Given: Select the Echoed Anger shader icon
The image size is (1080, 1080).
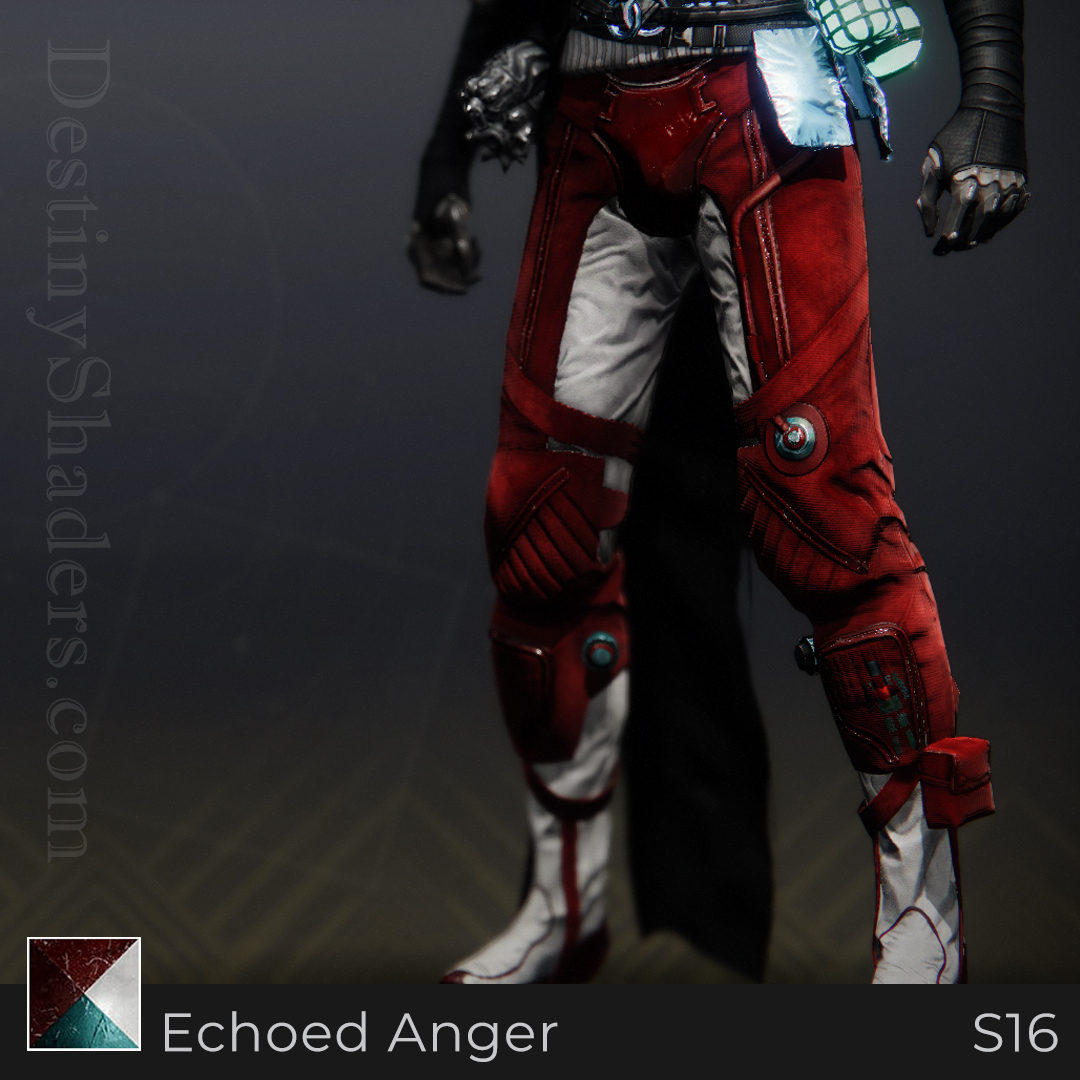Looking at the screenshot, I should pyautogui.click(x=84, y=993).
